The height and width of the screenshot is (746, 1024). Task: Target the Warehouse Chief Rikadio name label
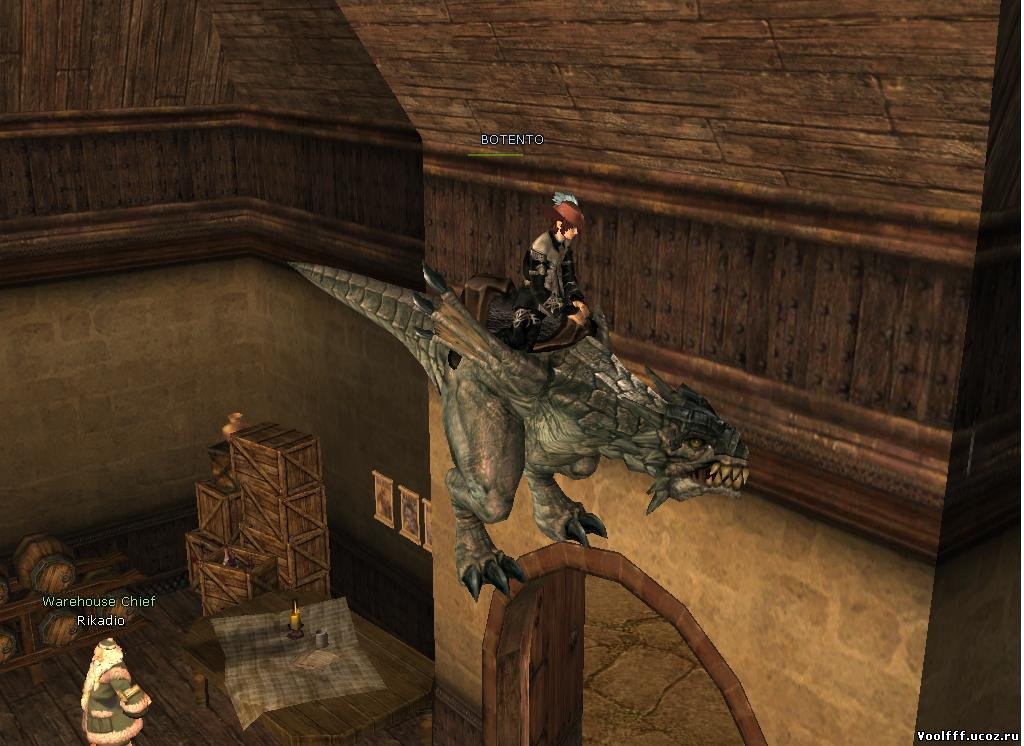pyautogui.click(x=98, y=611)
